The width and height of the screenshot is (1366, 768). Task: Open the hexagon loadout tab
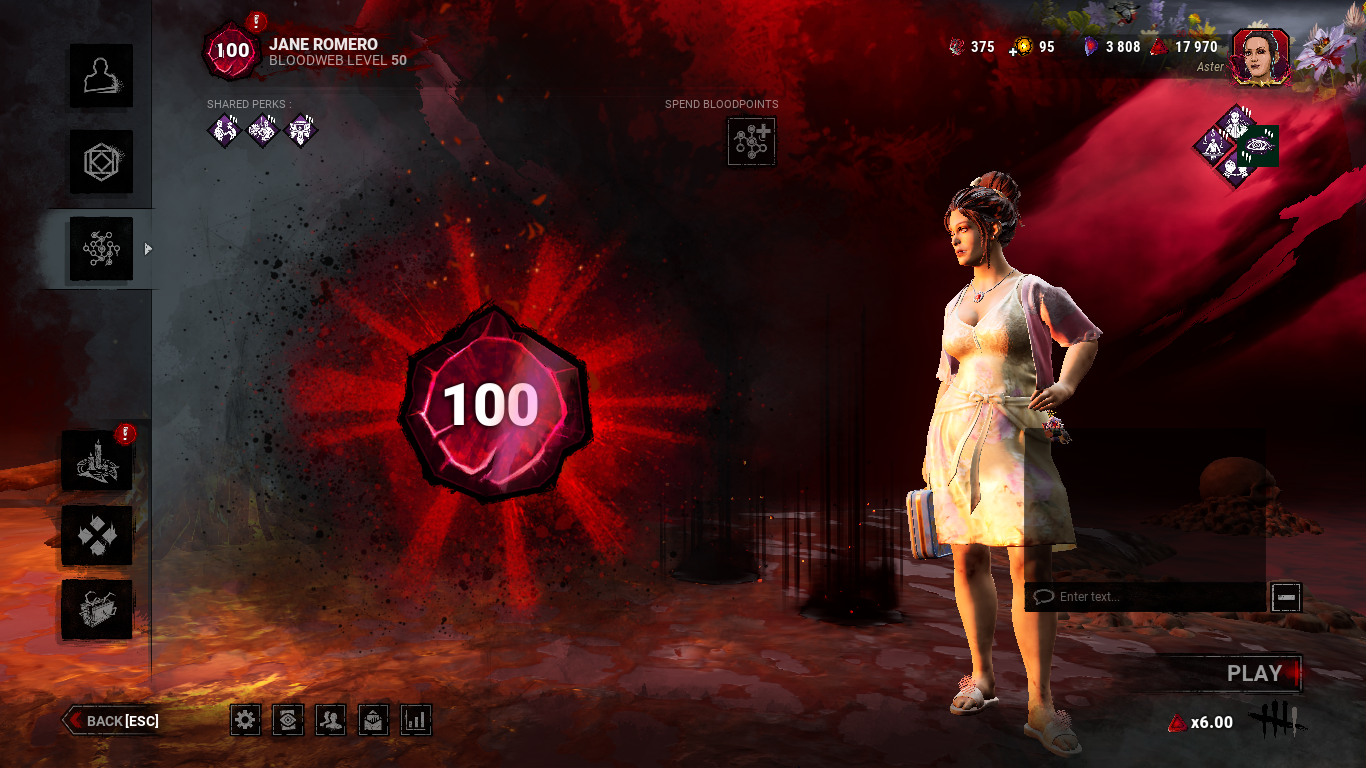pos(100,162)
